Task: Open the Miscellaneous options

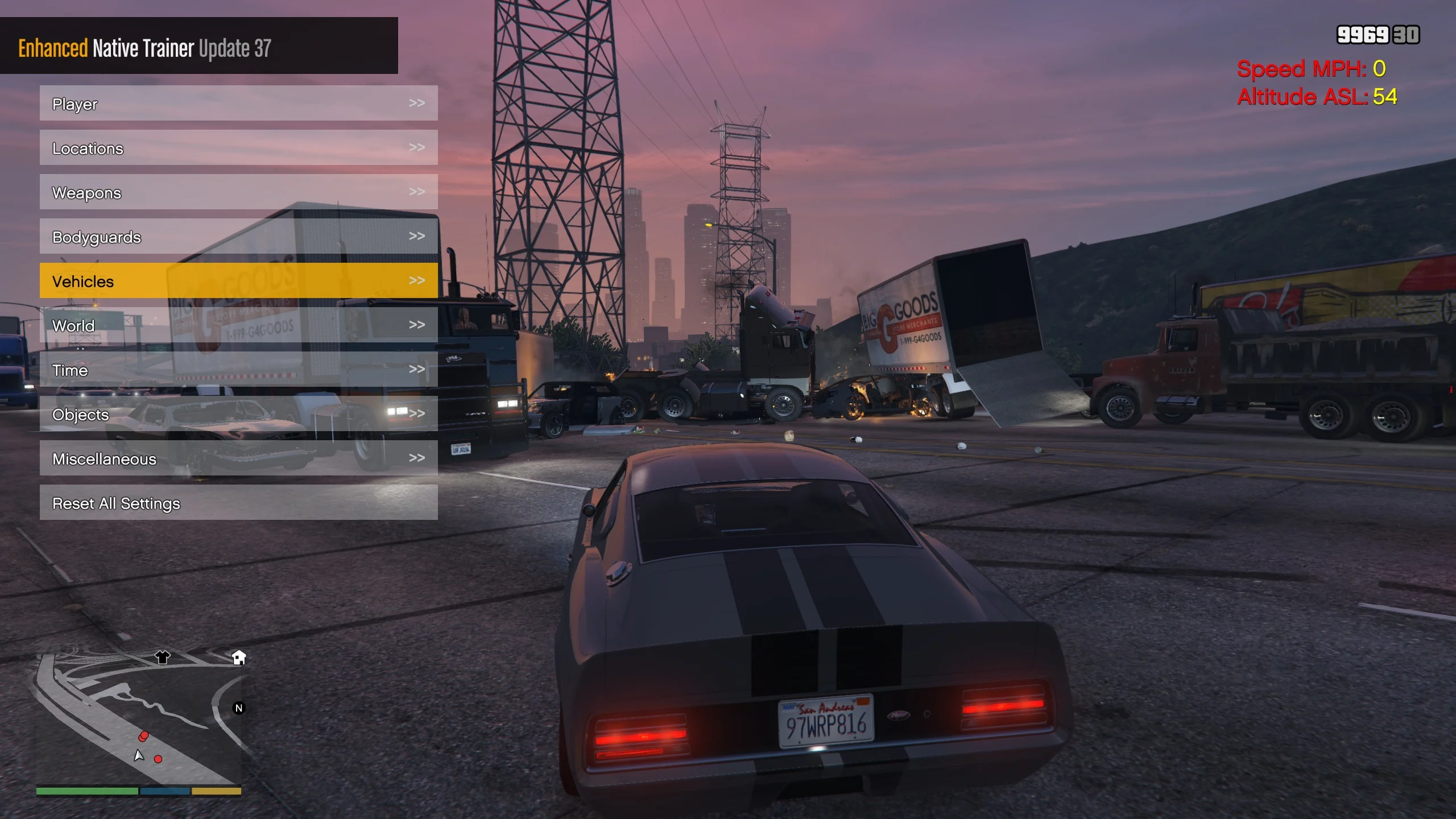Action: point(238,458)
